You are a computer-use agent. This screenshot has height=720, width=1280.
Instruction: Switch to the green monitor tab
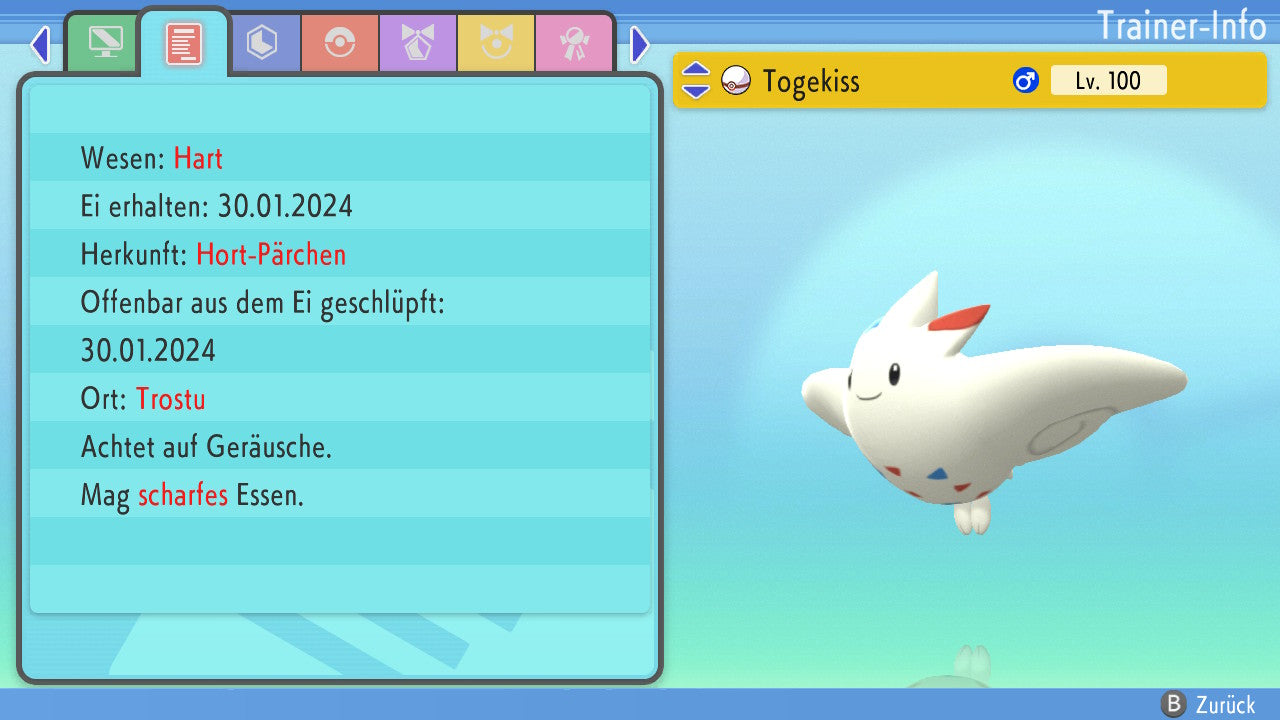click(105, 43)
